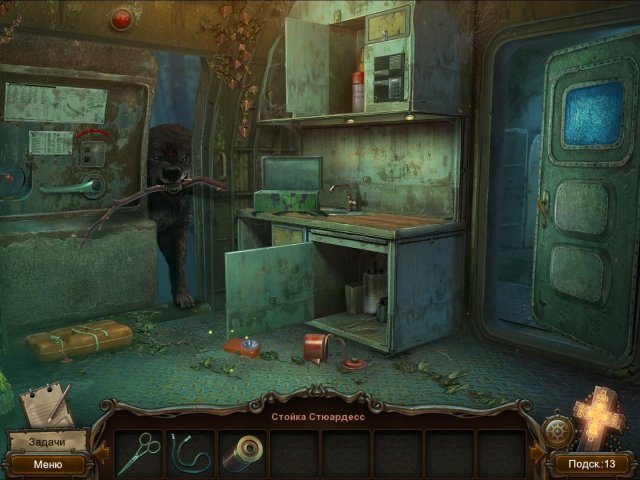640x480 pixels.
Task: Open the Задачи task list
Action: point(46,442)
